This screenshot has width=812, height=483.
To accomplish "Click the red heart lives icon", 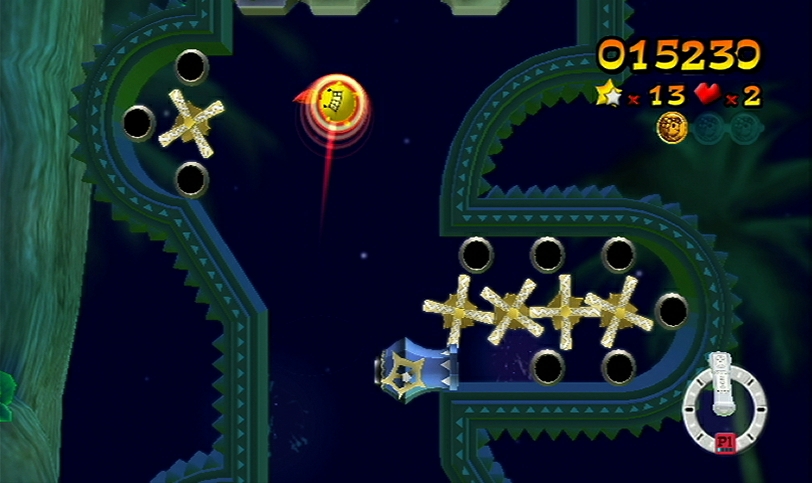I will pos(706,95).
